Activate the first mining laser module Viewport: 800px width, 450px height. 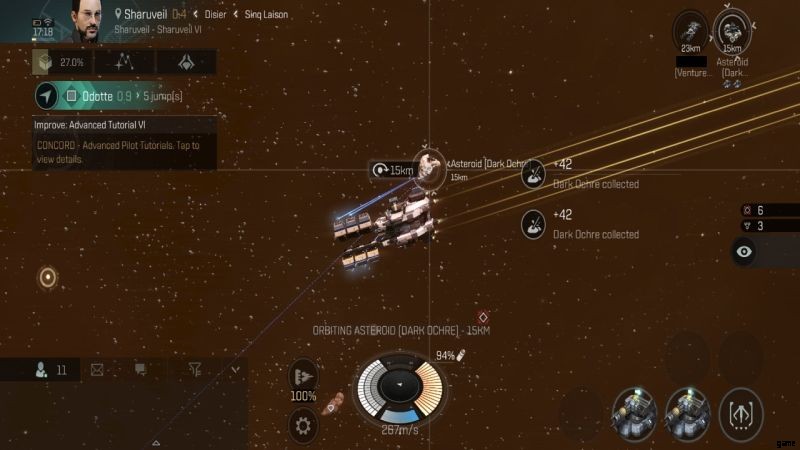[x=634, y=413]
